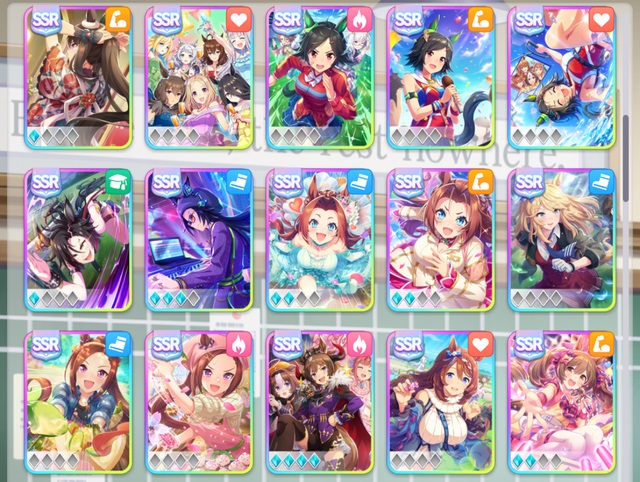Viewport: 640px width, 482px height.
Task: Choose the girl in blue denim speed card
Action: 79,401
